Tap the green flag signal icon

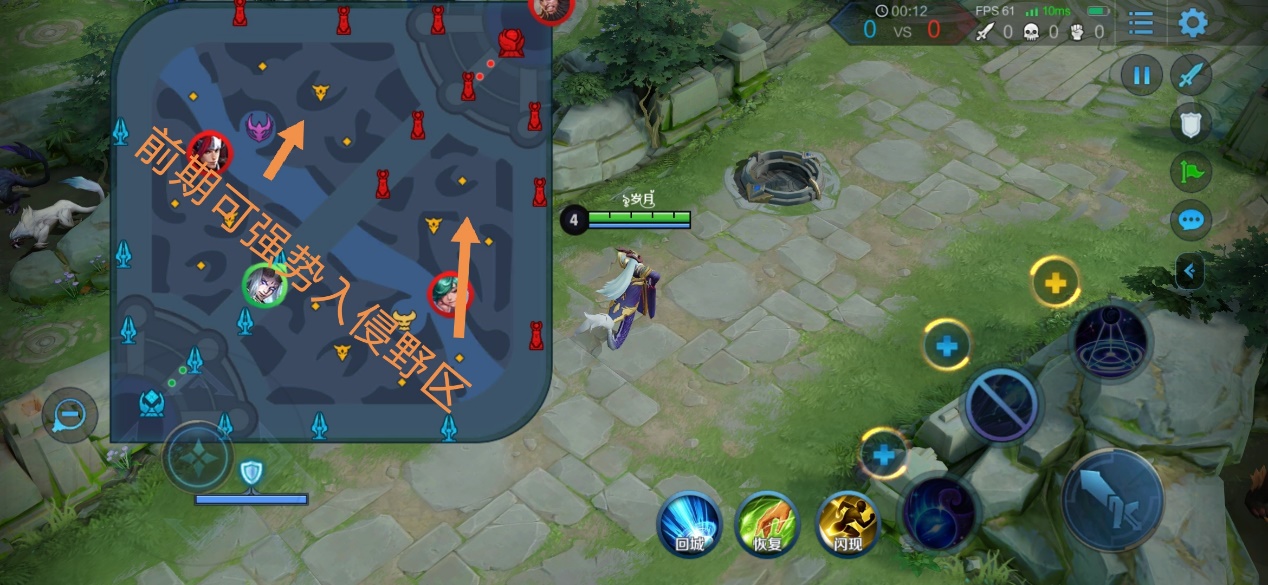1191,171
